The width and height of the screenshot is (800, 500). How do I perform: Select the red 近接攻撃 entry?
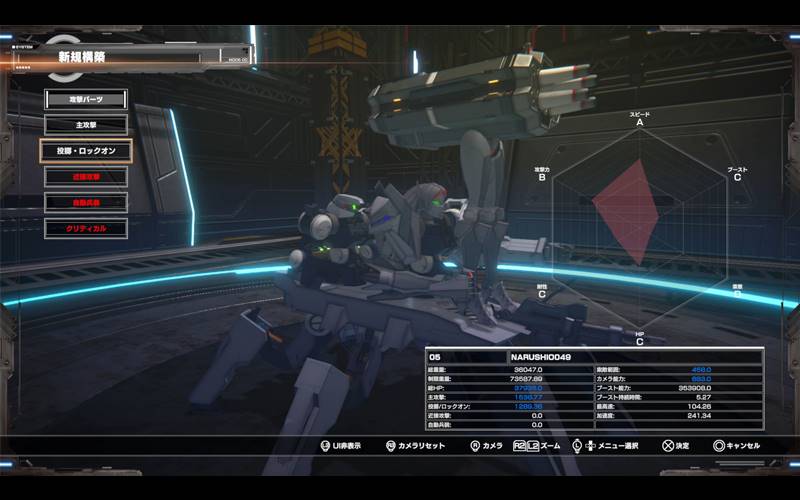point(85,176)
